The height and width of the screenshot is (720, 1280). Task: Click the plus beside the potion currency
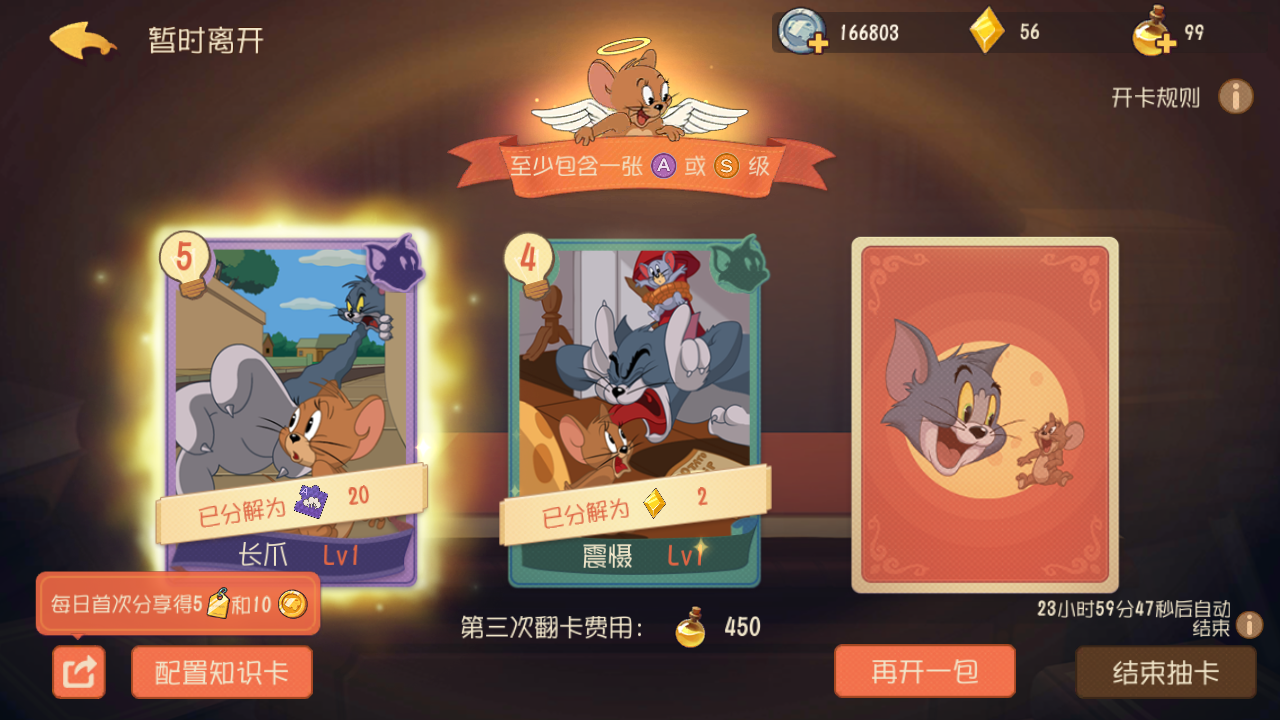1167,44
